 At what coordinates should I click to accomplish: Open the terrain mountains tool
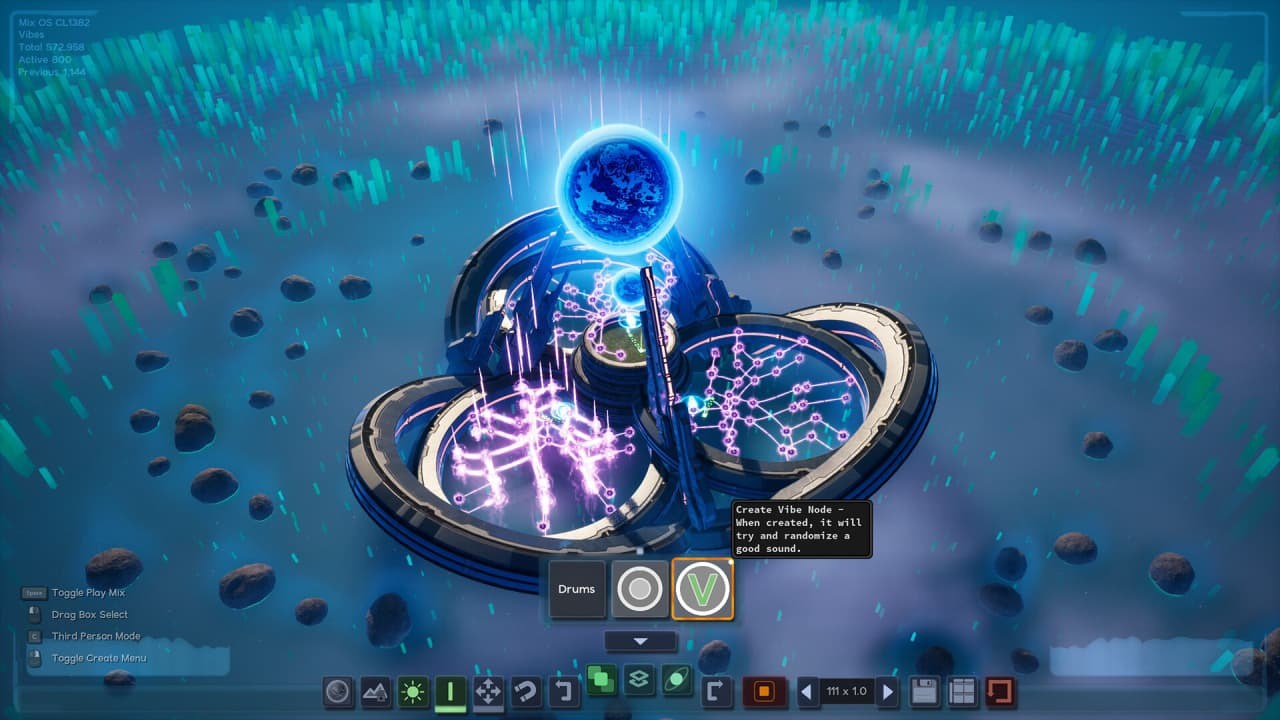tap(373, 690)
